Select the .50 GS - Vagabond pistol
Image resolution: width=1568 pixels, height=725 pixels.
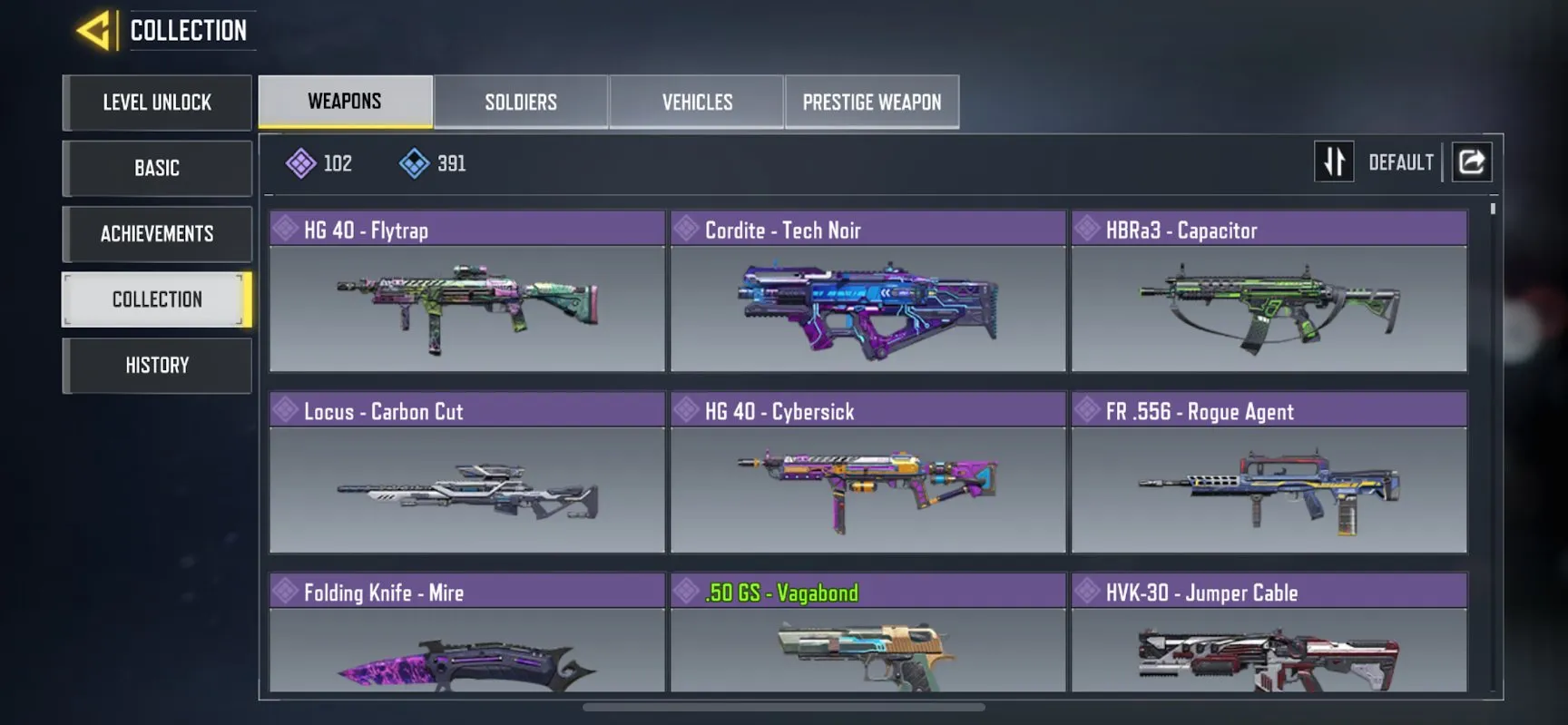868,635
